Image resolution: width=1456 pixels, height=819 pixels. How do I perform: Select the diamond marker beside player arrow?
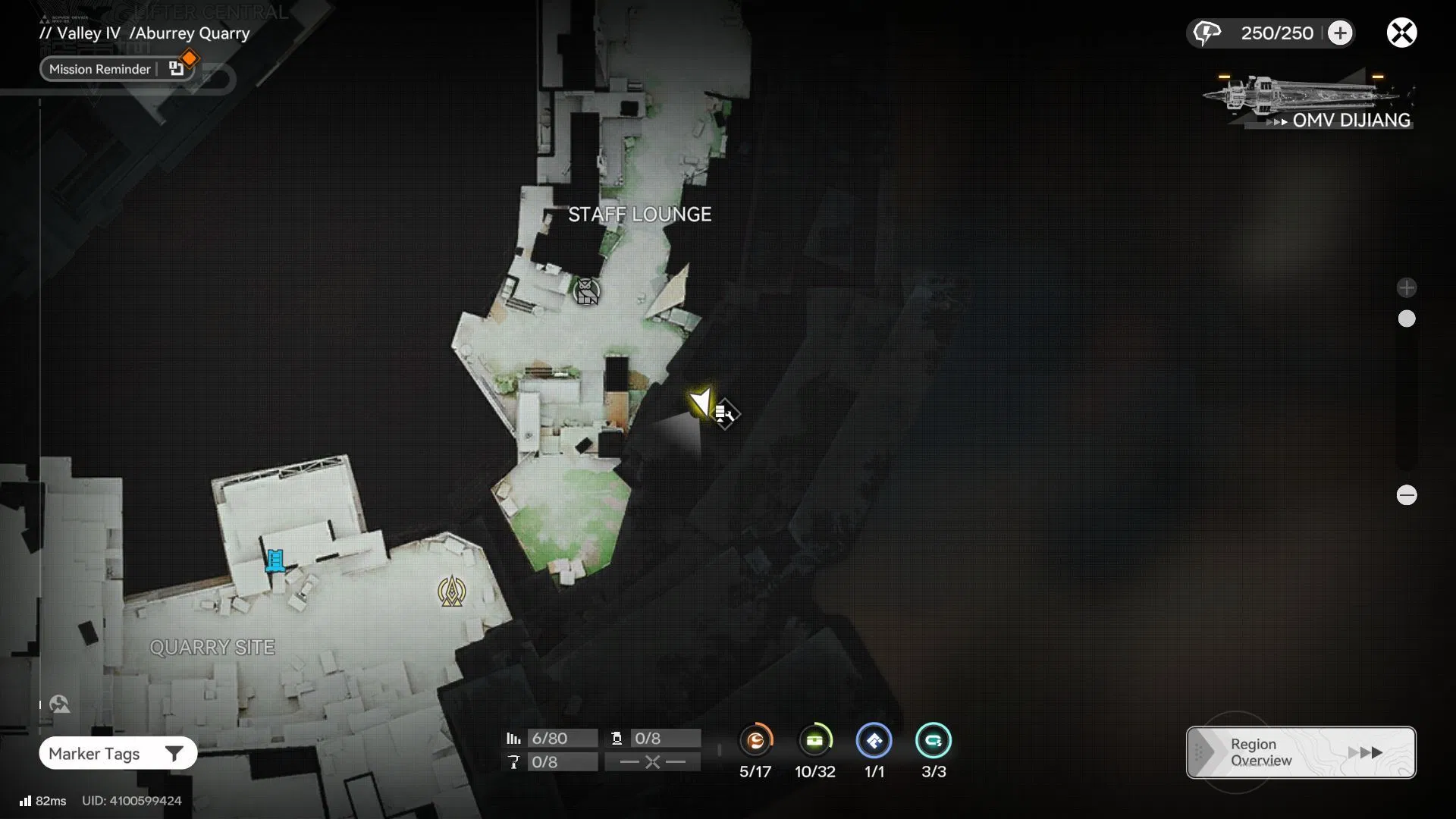(725, 414)
